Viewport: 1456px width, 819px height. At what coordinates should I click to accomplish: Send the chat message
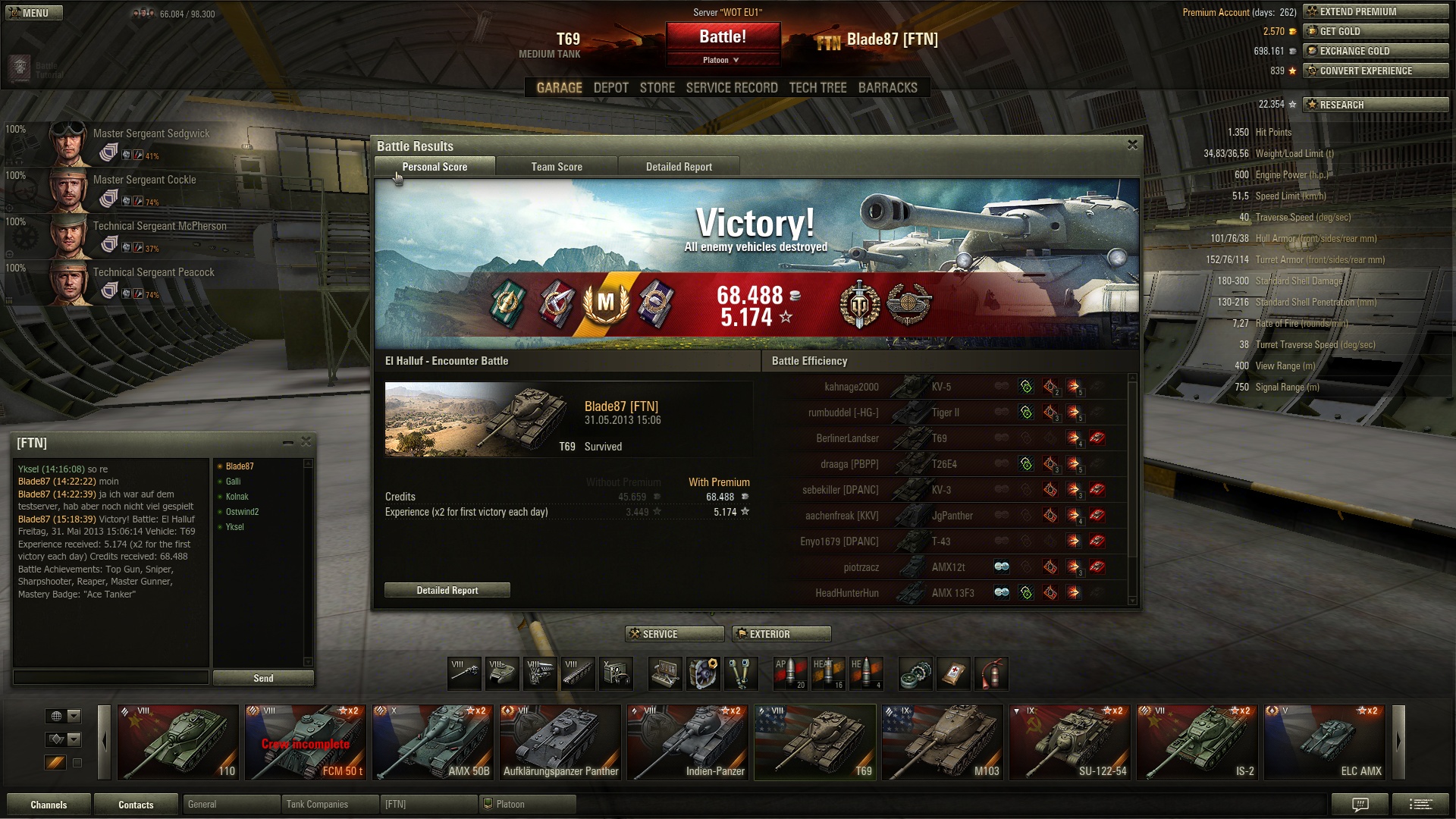tap(263, 678)
